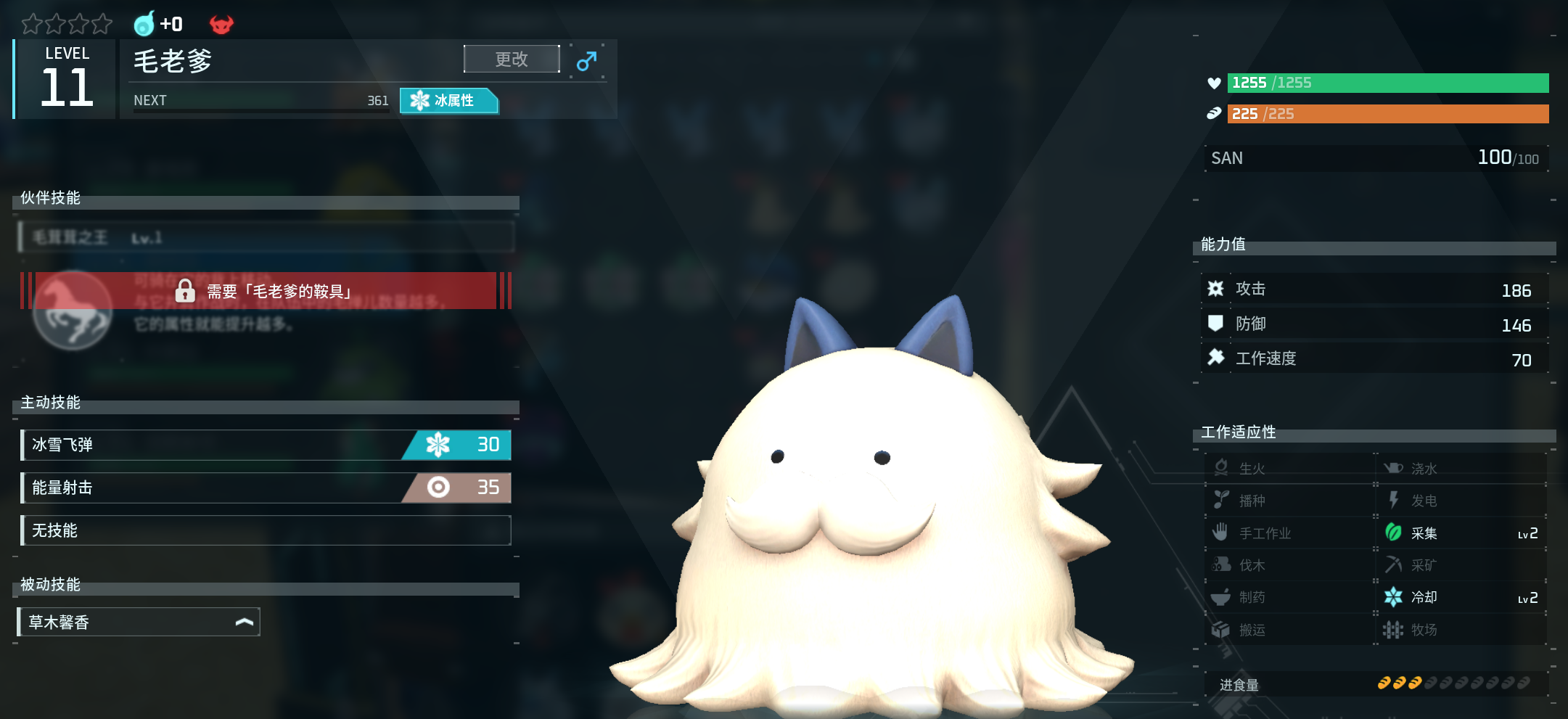
Task: Click the 更改 rename button
Action: pyautogui.click(x=512, y=59)
